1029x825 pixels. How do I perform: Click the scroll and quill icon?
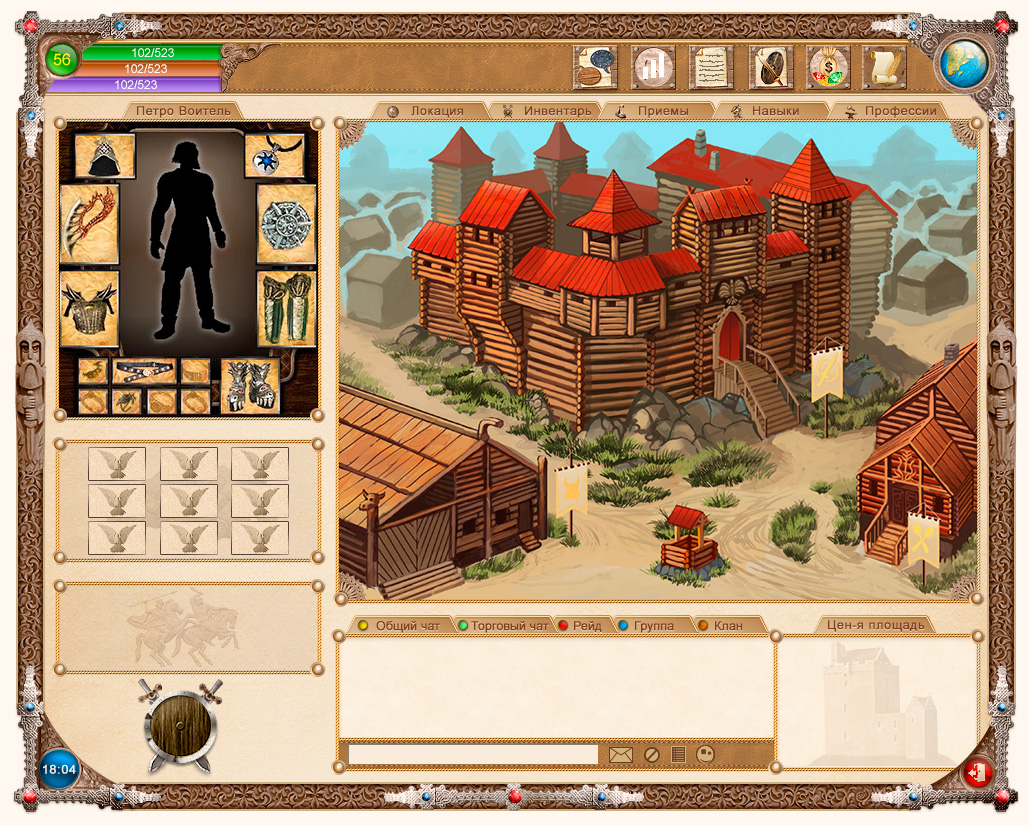click(885, 68)
